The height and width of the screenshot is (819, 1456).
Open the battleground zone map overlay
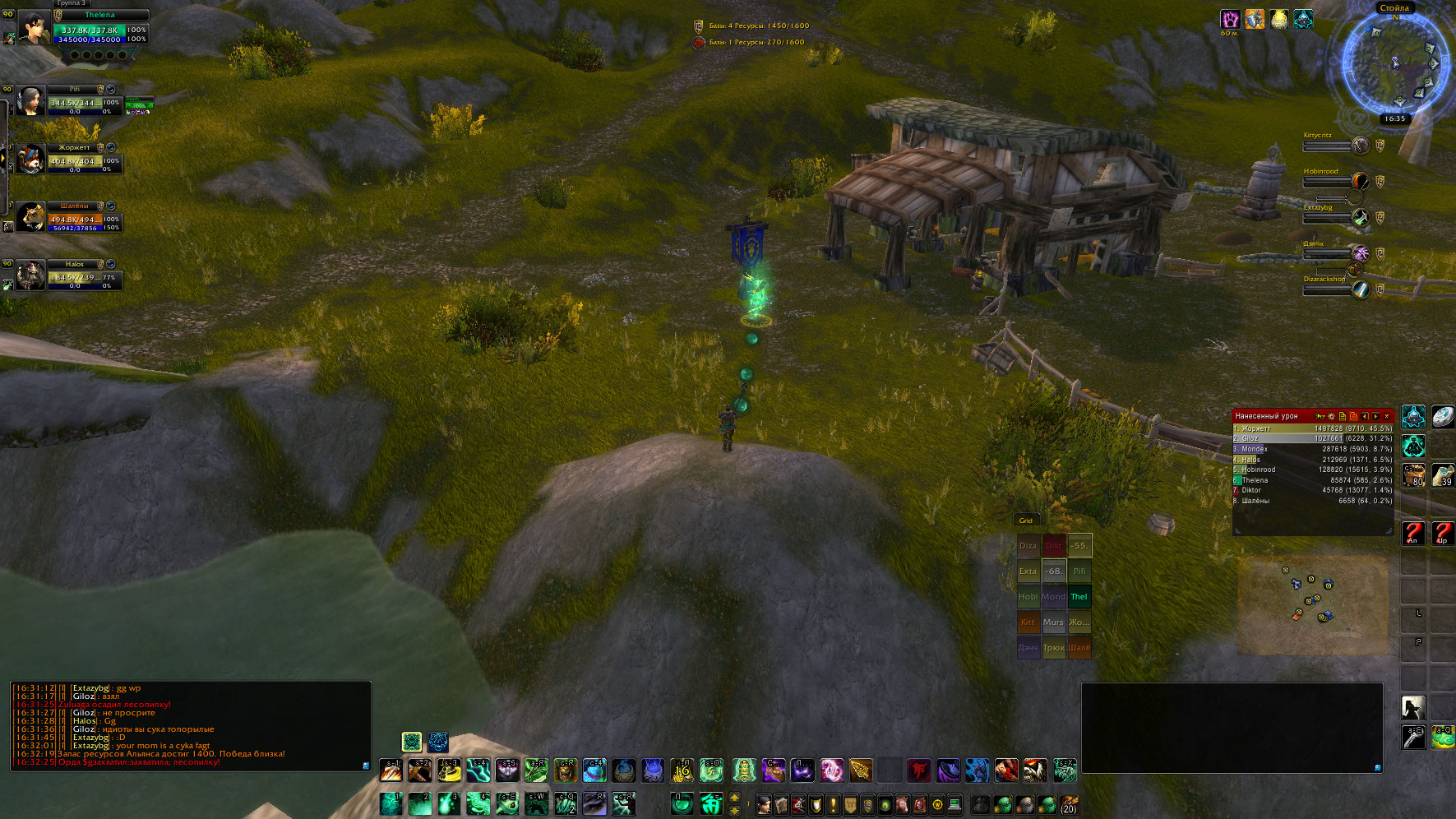[x=1312, y=604]
